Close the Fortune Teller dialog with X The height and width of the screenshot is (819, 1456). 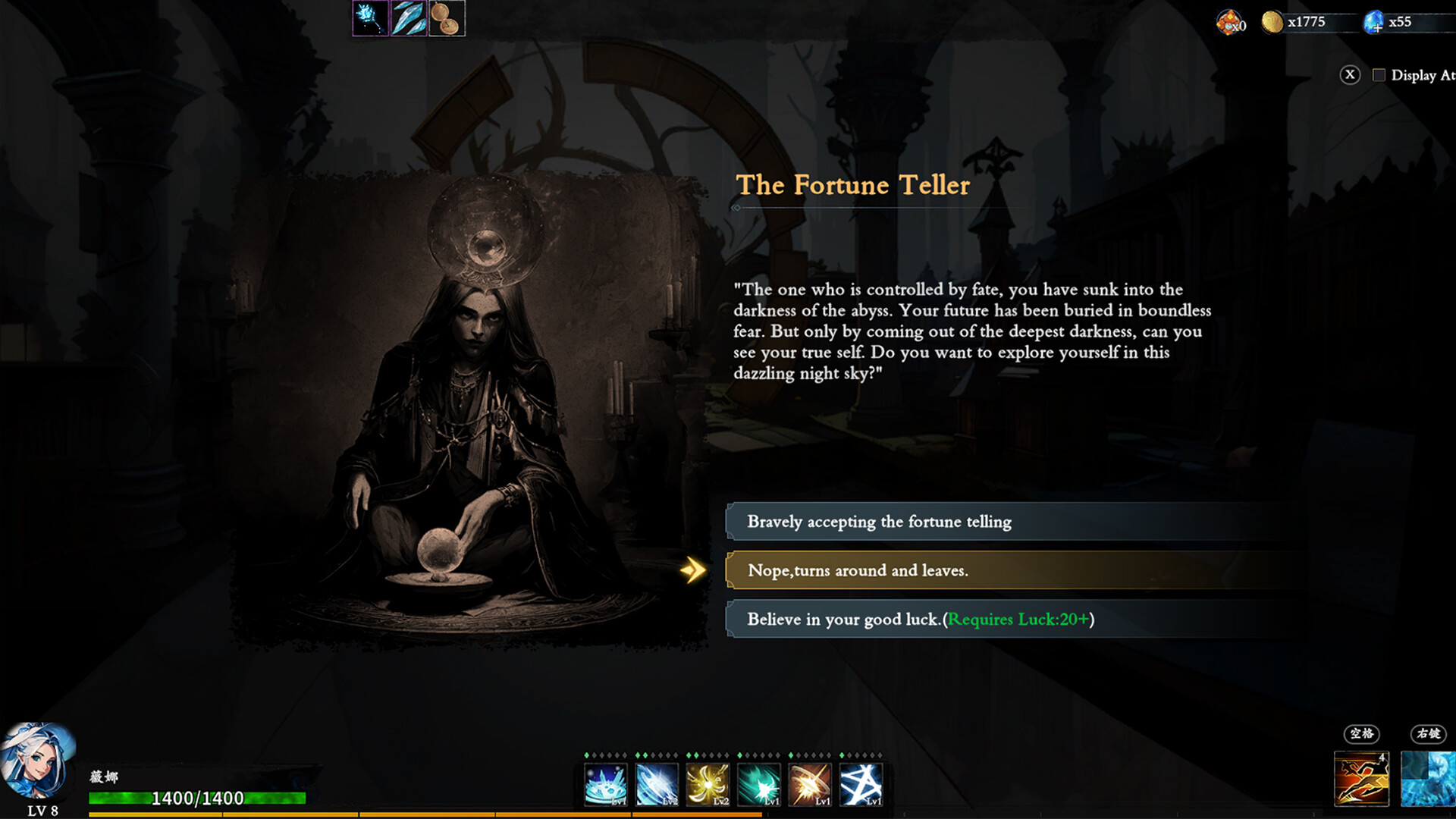click(1349, 74)
